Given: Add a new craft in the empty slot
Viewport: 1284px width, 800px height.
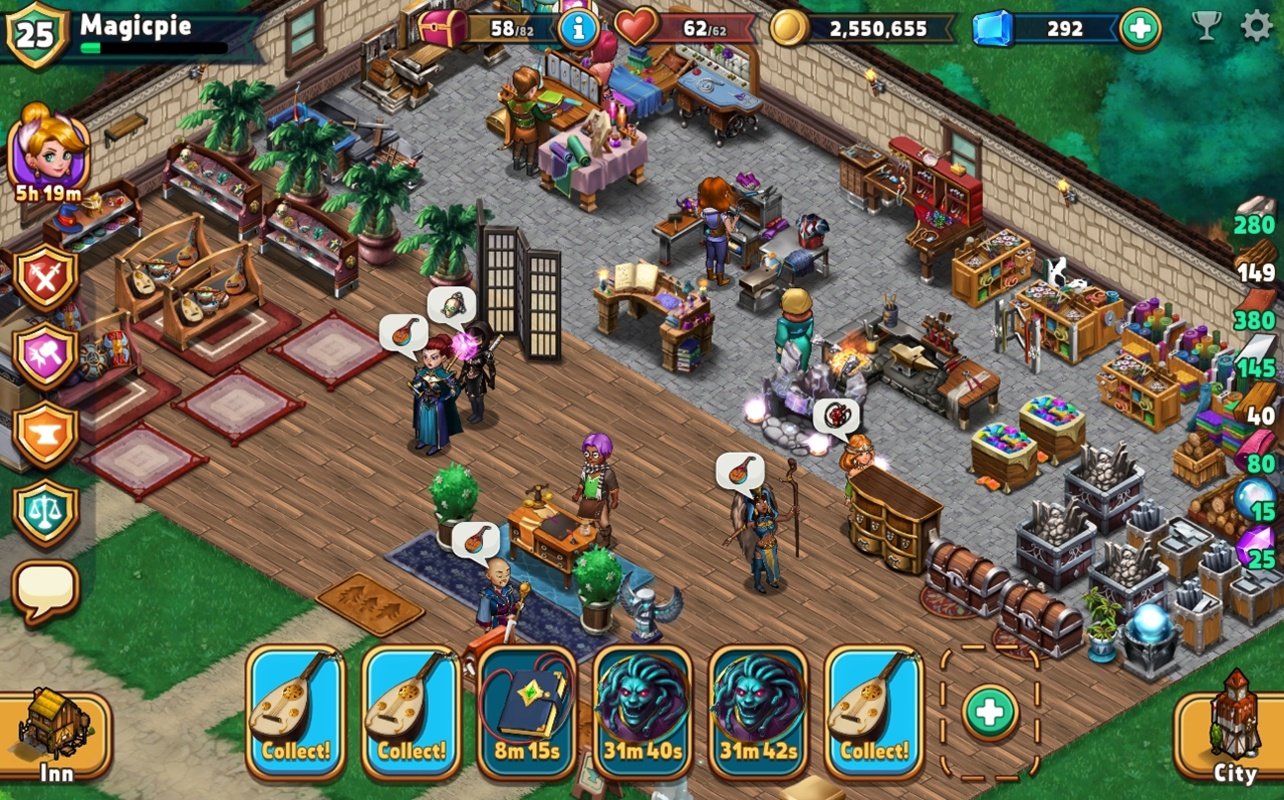Looking at the screenshot, I should point(989,712).
